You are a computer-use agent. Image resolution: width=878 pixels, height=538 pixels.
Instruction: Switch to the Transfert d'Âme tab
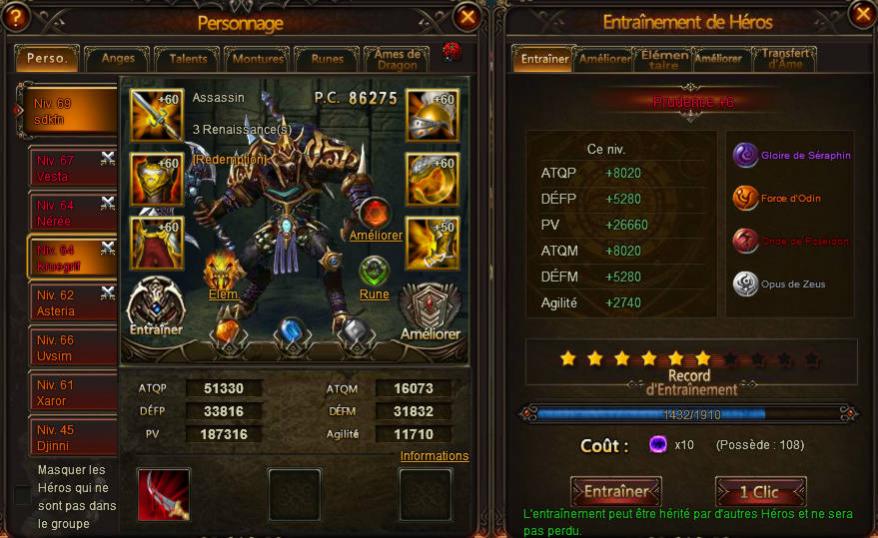tap(784, 58)
